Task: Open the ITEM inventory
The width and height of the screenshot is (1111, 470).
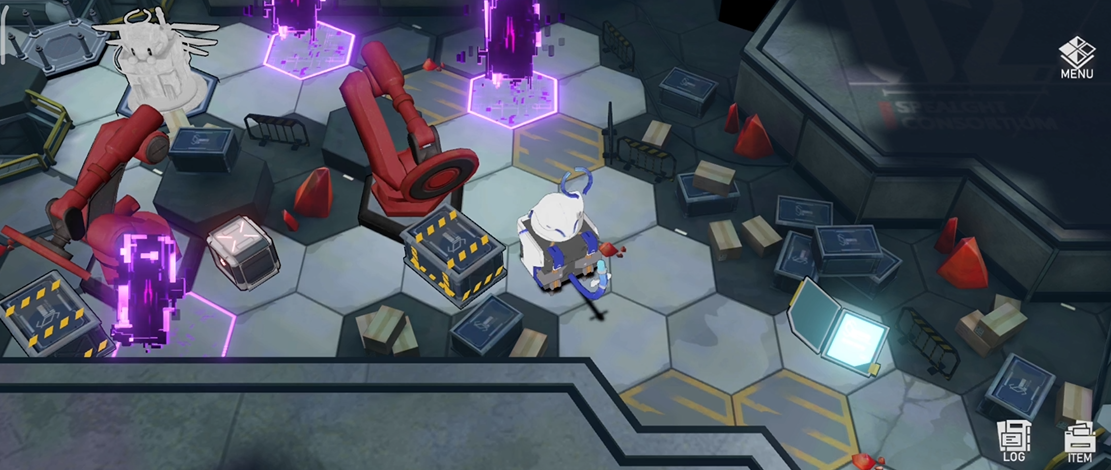Action: point(1079,442)
